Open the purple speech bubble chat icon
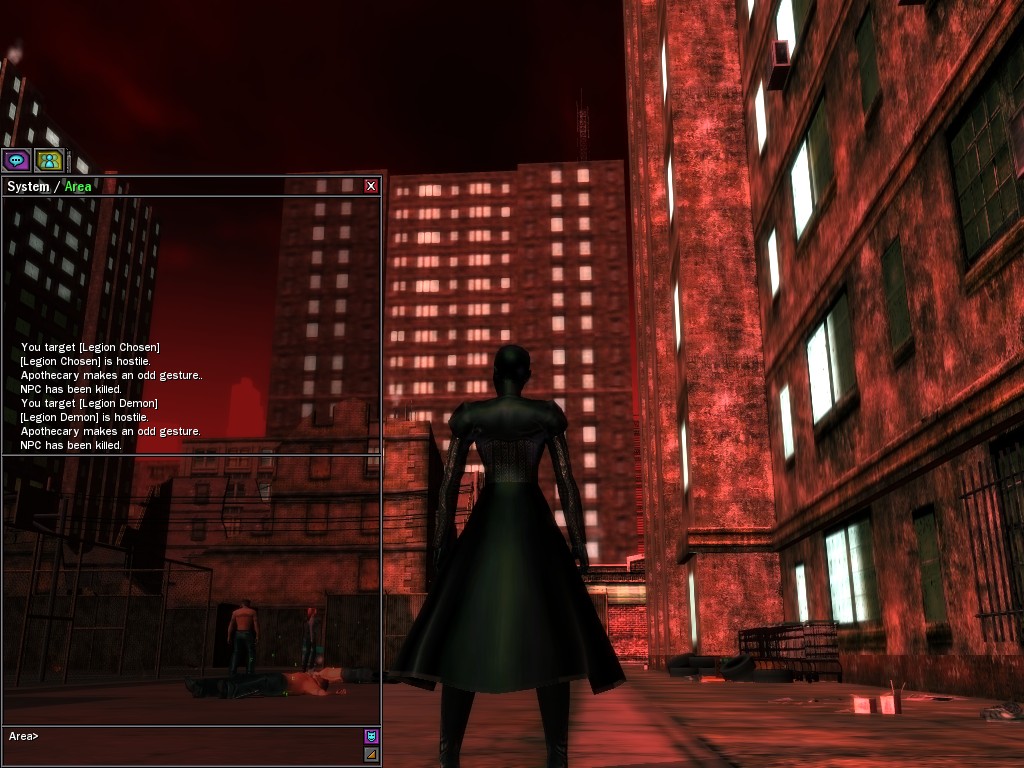1024x768 pixels. click(x=16, y=160)
